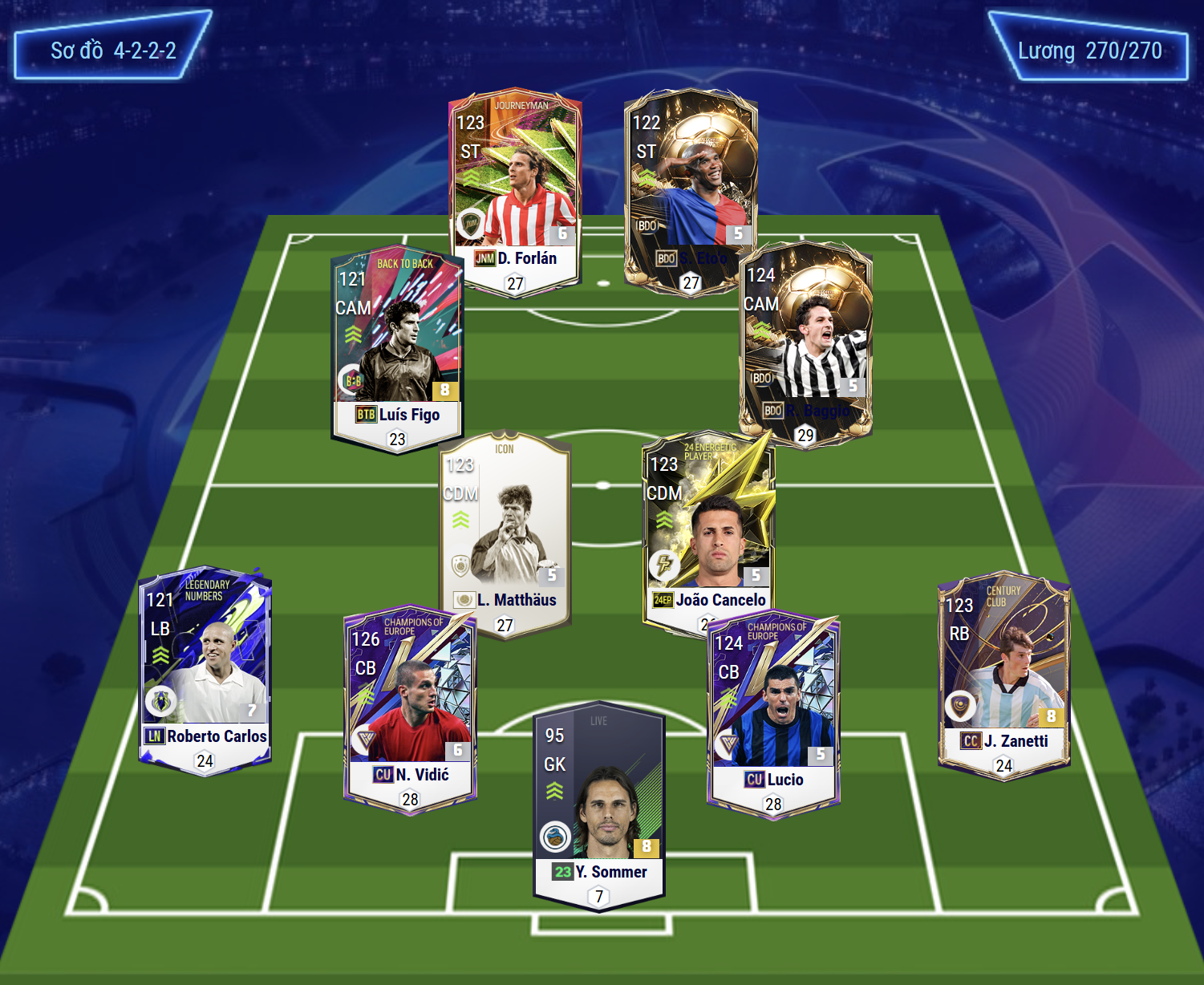1204x985 pixels.
Task: Pick the Lucio centre-back card
Action: (774, 710)
